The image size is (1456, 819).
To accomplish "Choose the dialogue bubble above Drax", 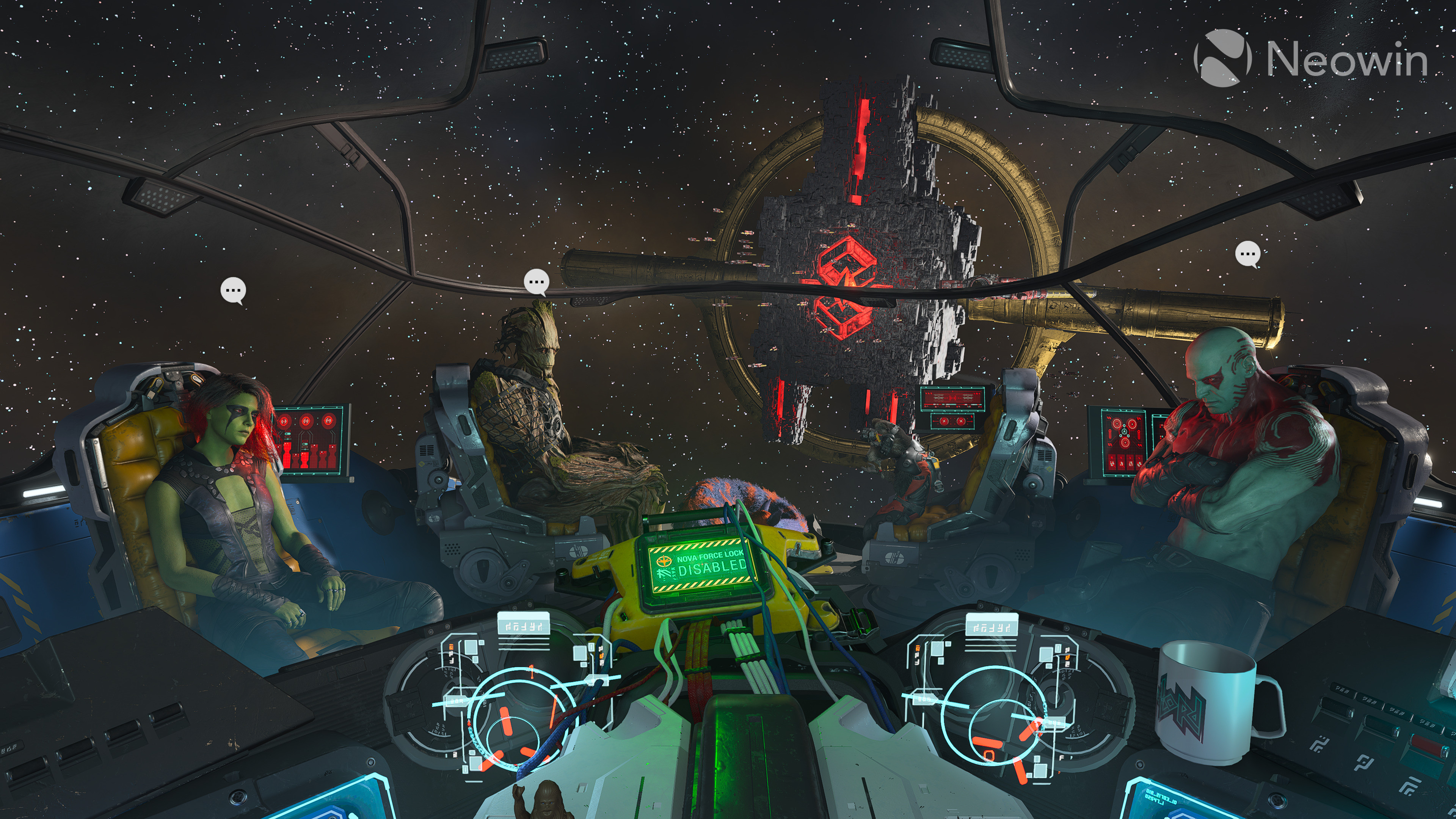I will (x=1247, y=254).
